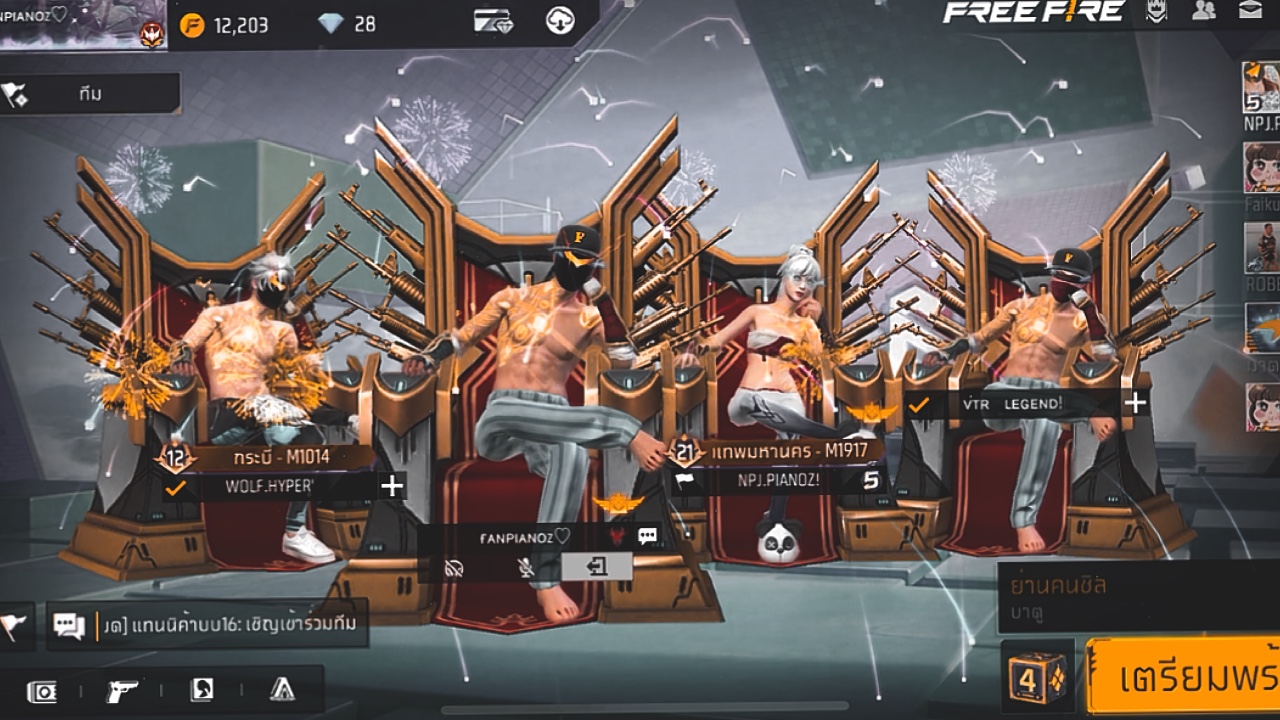This screenshot has width=1280, height=720.
Task: Open the chat bubble beside FANPIANOZ
Action: click(x=648, y=536)
